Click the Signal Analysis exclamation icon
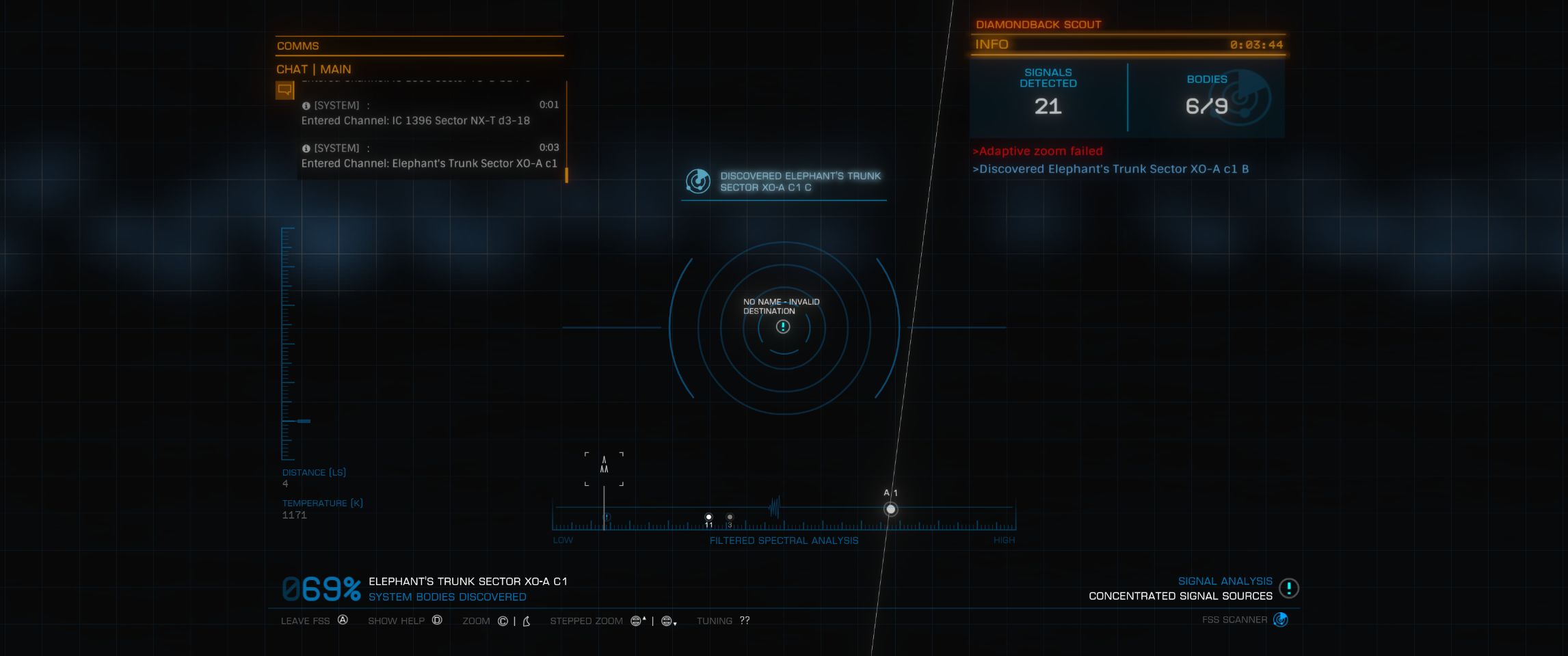 1288,588
